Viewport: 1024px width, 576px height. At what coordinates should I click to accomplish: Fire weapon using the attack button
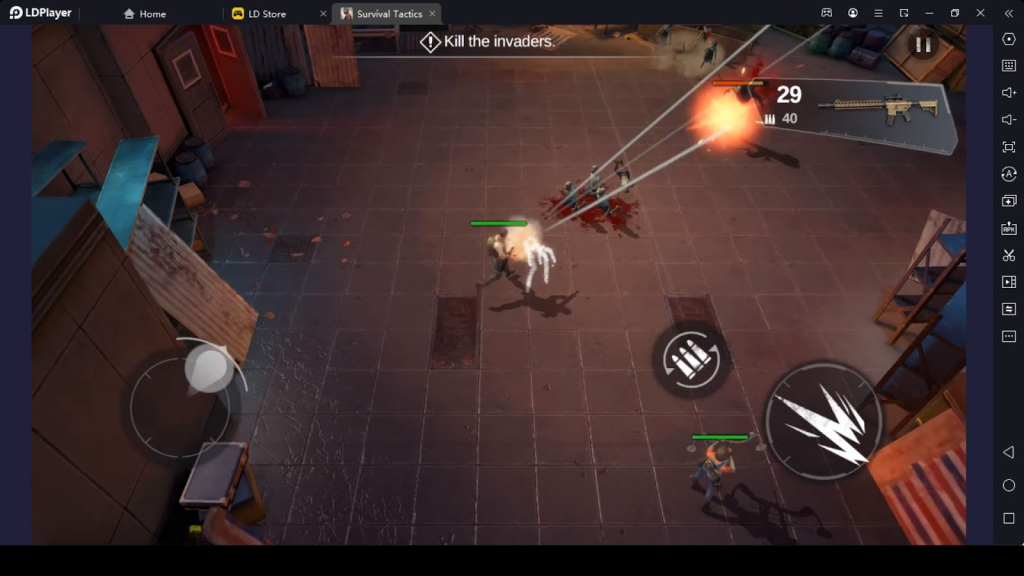823,421
